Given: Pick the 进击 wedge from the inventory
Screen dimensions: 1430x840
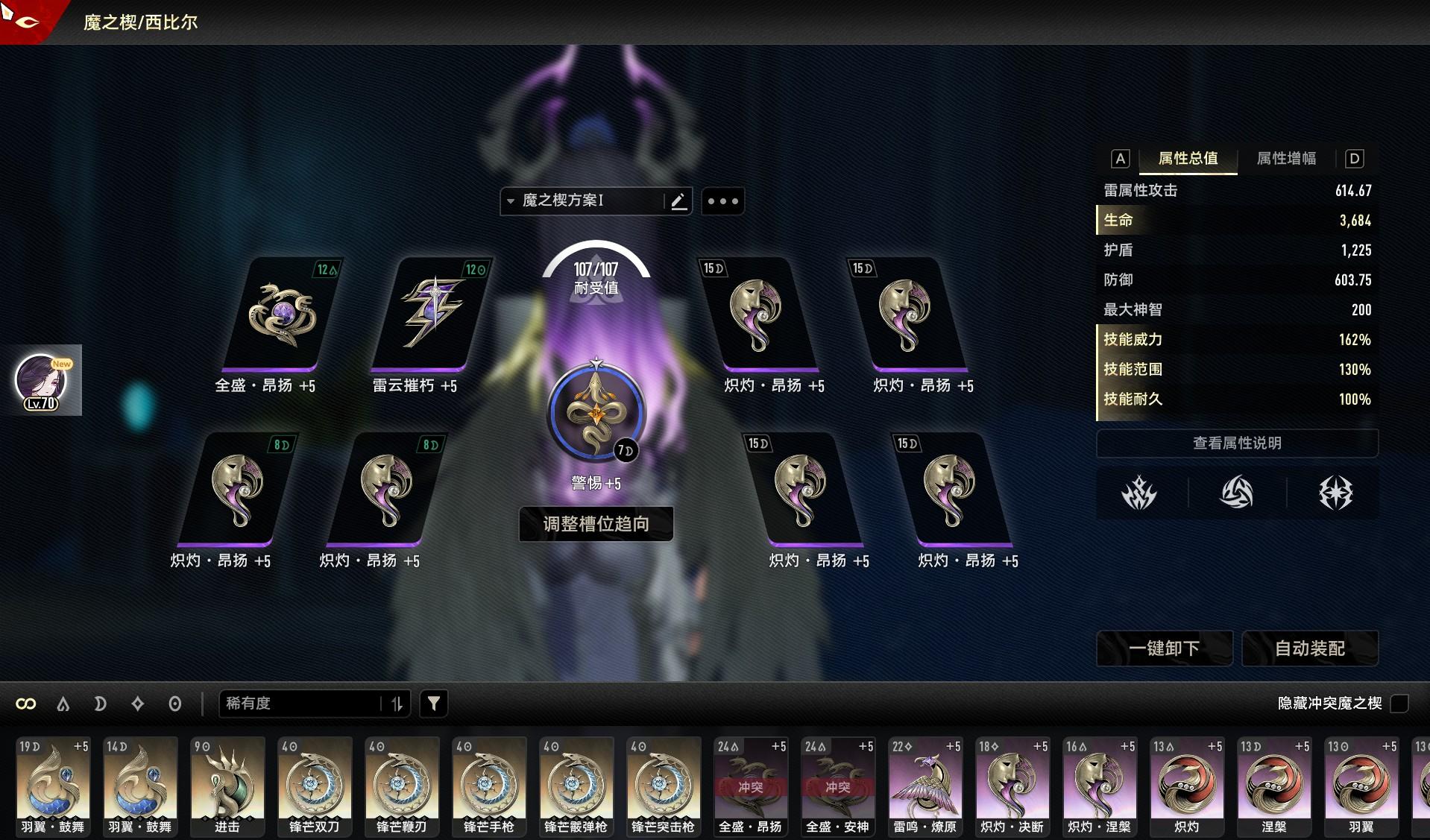Looking at the screenshot, I should click(x=227, y=786).
